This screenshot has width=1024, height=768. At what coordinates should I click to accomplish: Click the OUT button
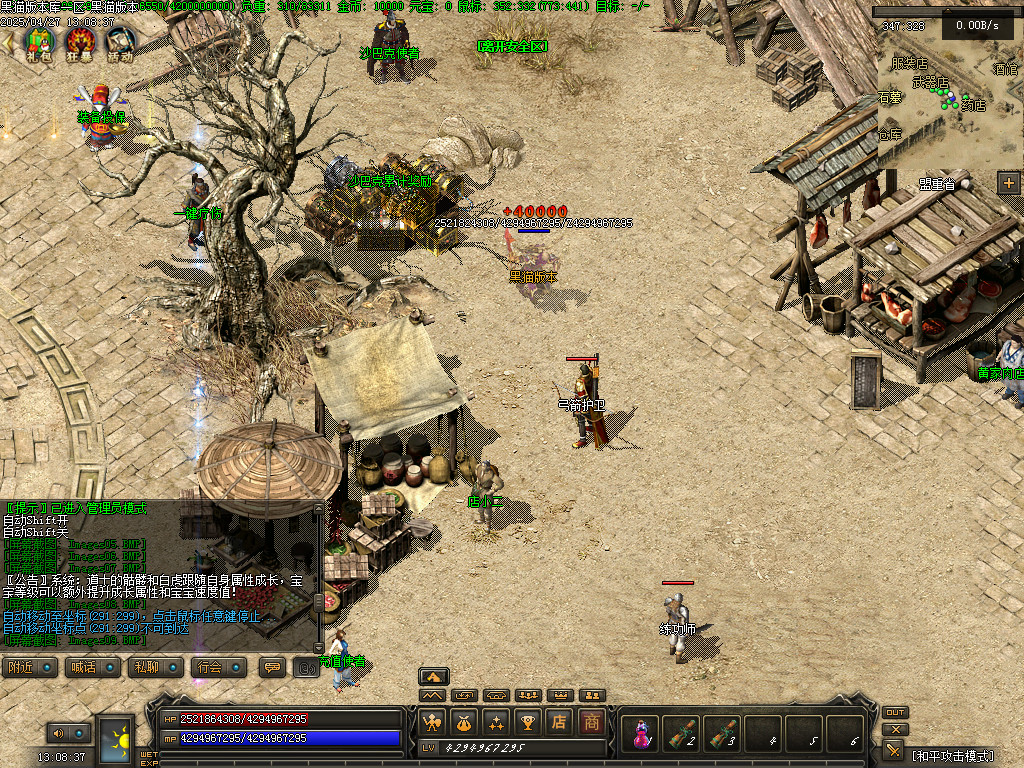click(895, 712)
